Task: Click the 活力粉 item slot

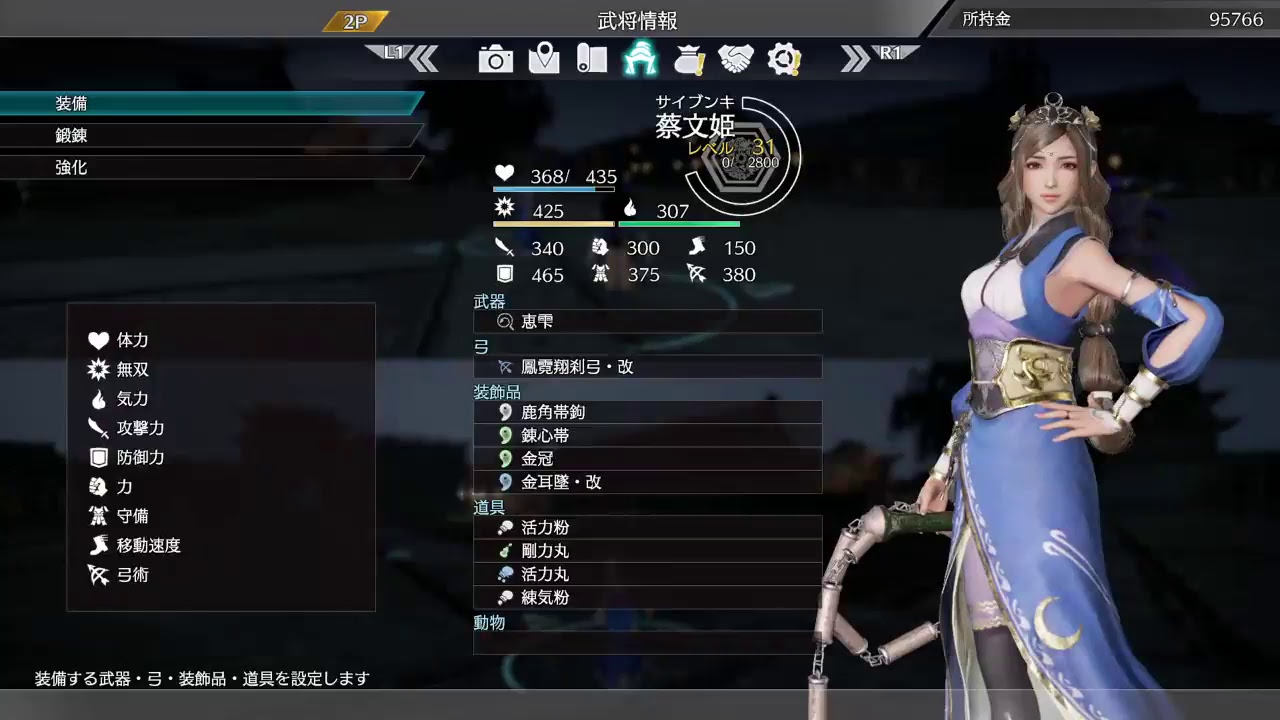Action: click(647, 527)
